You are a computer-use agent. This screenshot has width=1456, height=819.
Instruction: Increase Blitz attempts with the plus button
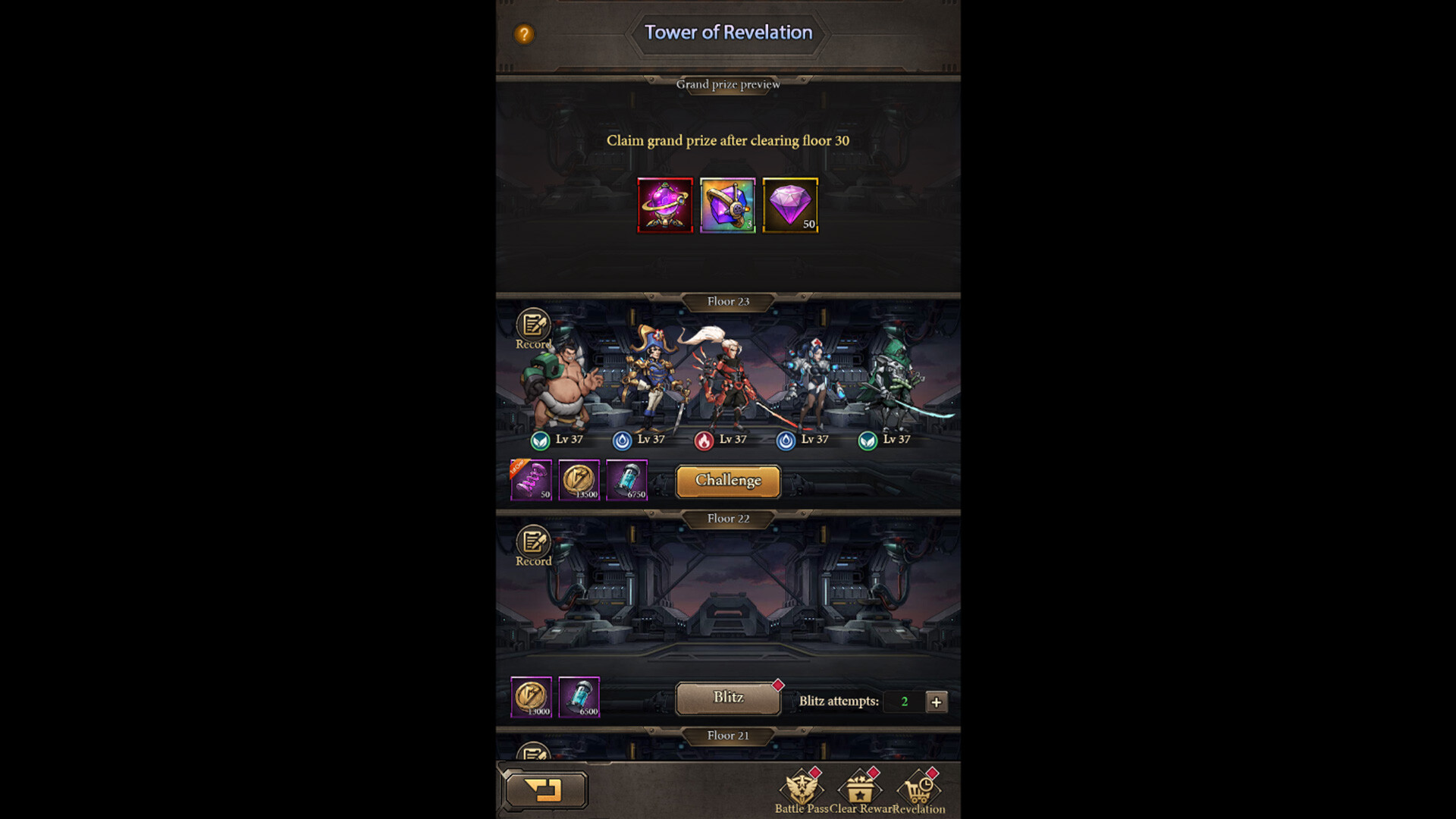[x=937, y=701]
